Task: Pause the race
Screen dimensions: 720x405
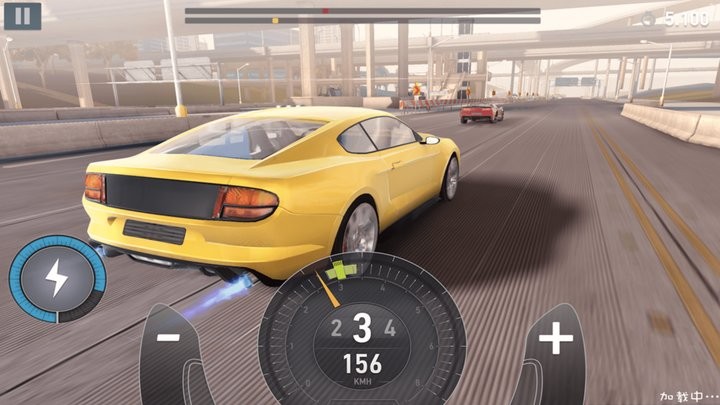Action: click(23, 15)
